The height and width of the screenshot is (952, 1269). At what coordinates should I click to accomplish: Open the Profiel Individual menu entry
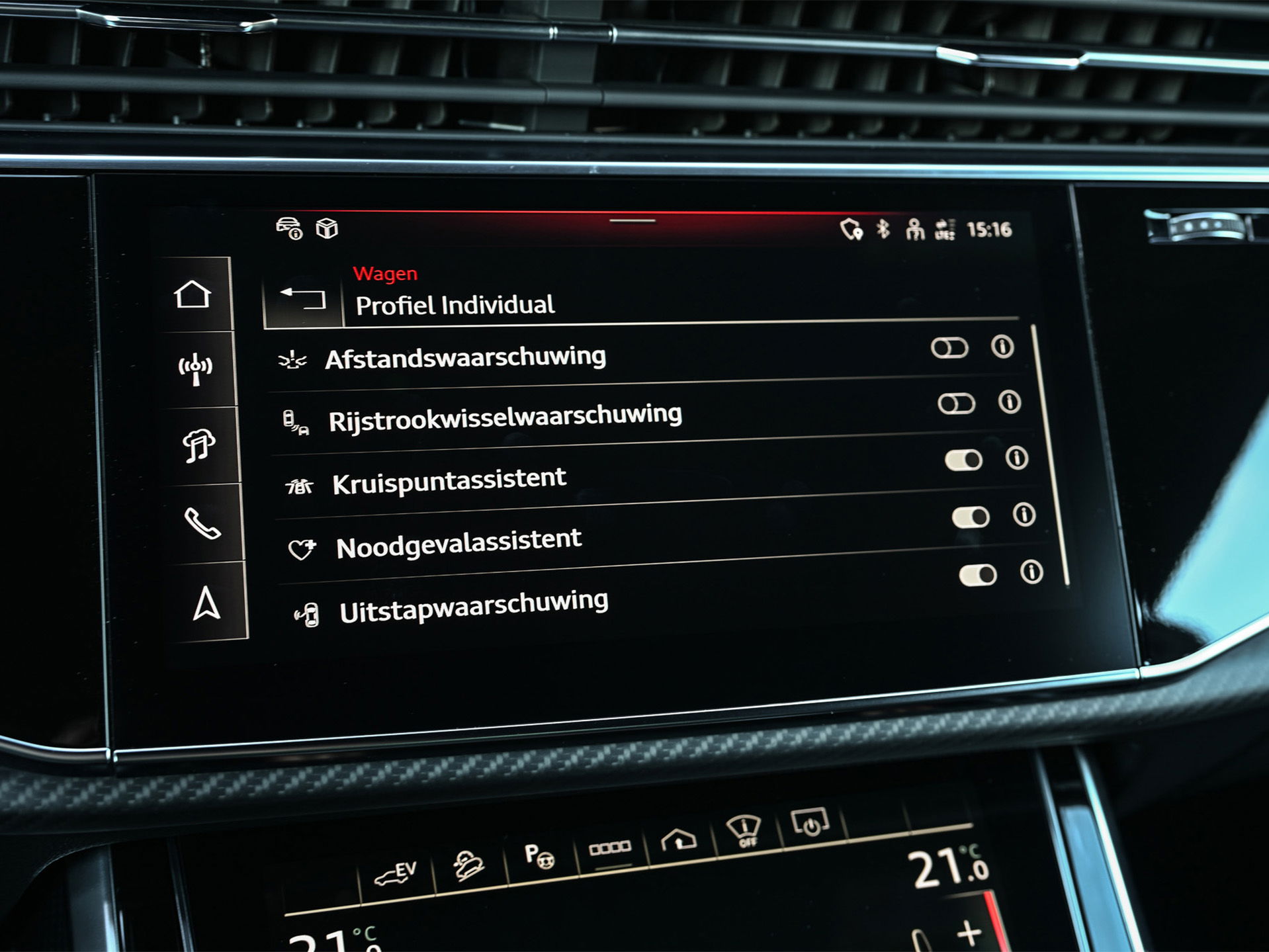tap(457, 305)
